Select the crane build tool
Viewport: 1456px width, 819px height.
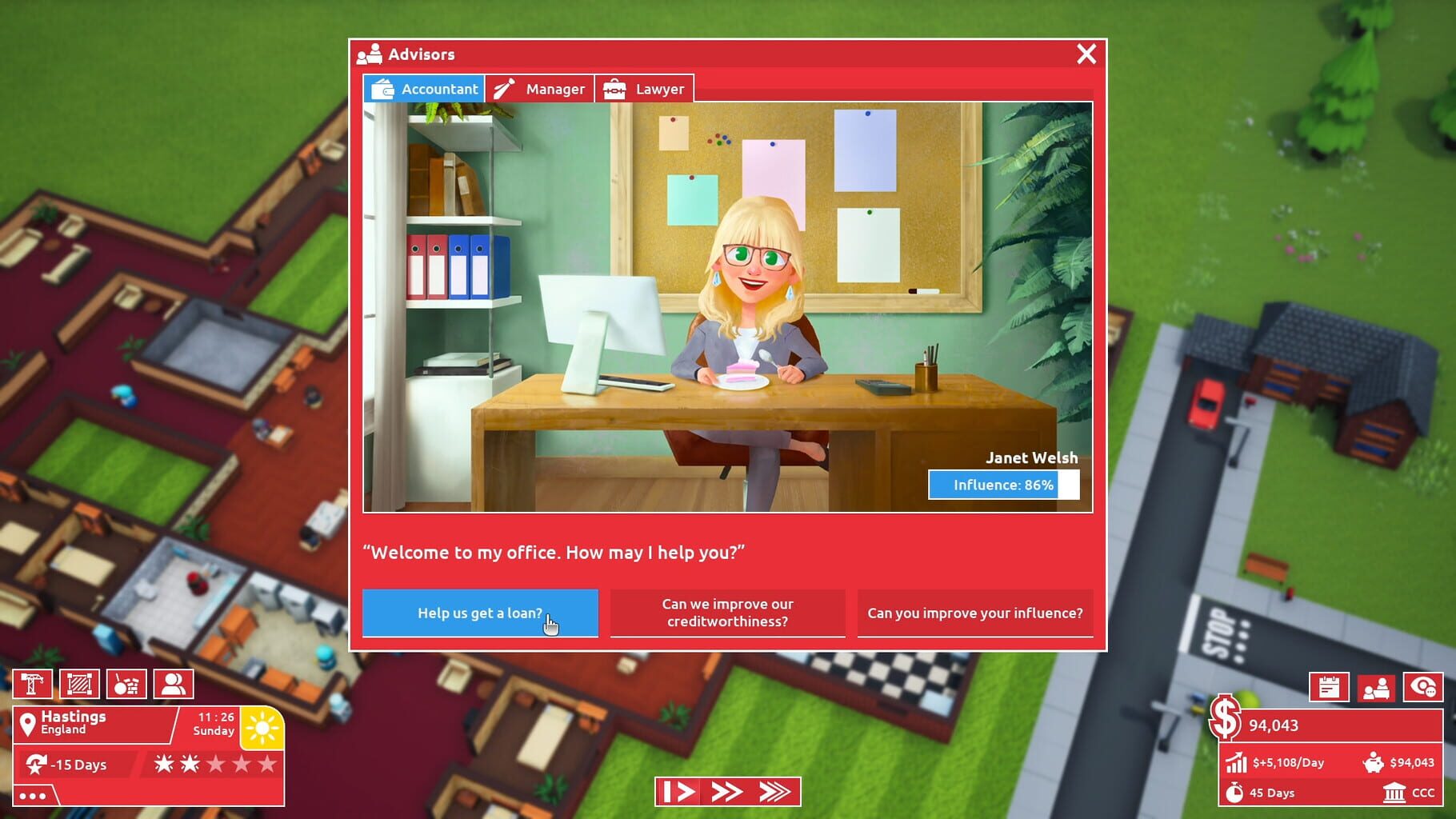[x=33, y=684]
